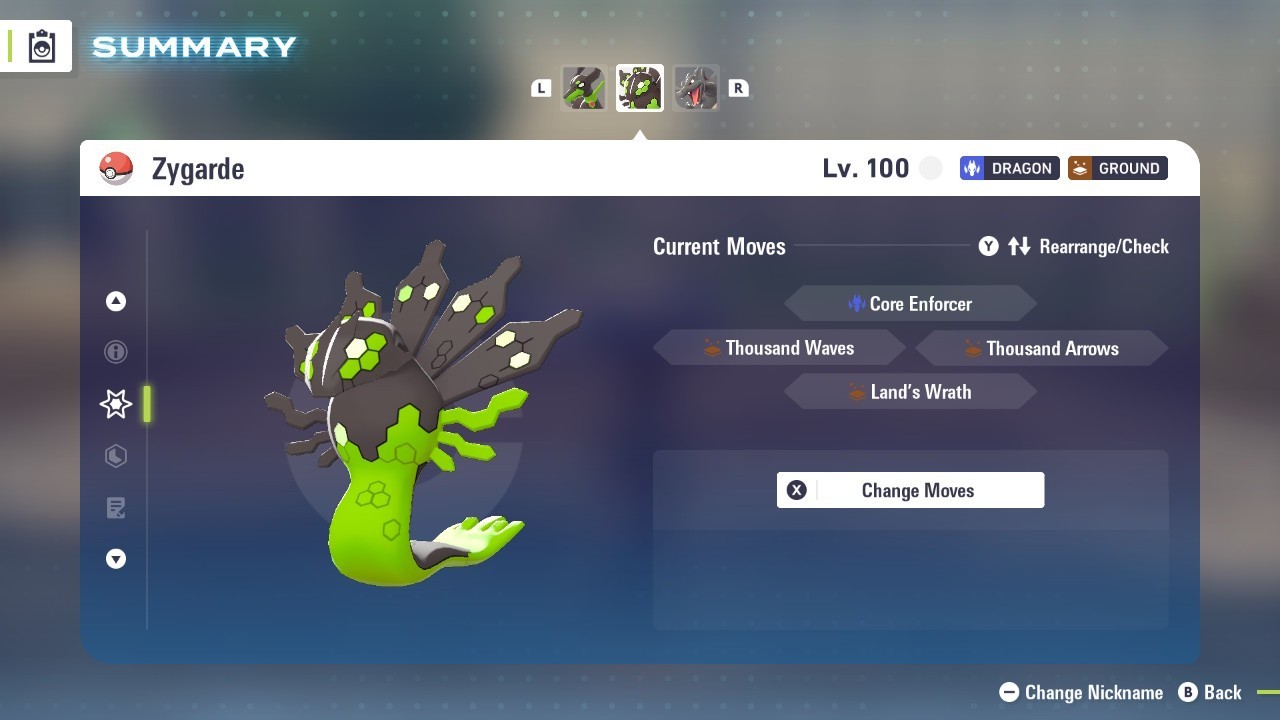
Task: Open the star-shaped moves tab
Action: pos(116,404)
